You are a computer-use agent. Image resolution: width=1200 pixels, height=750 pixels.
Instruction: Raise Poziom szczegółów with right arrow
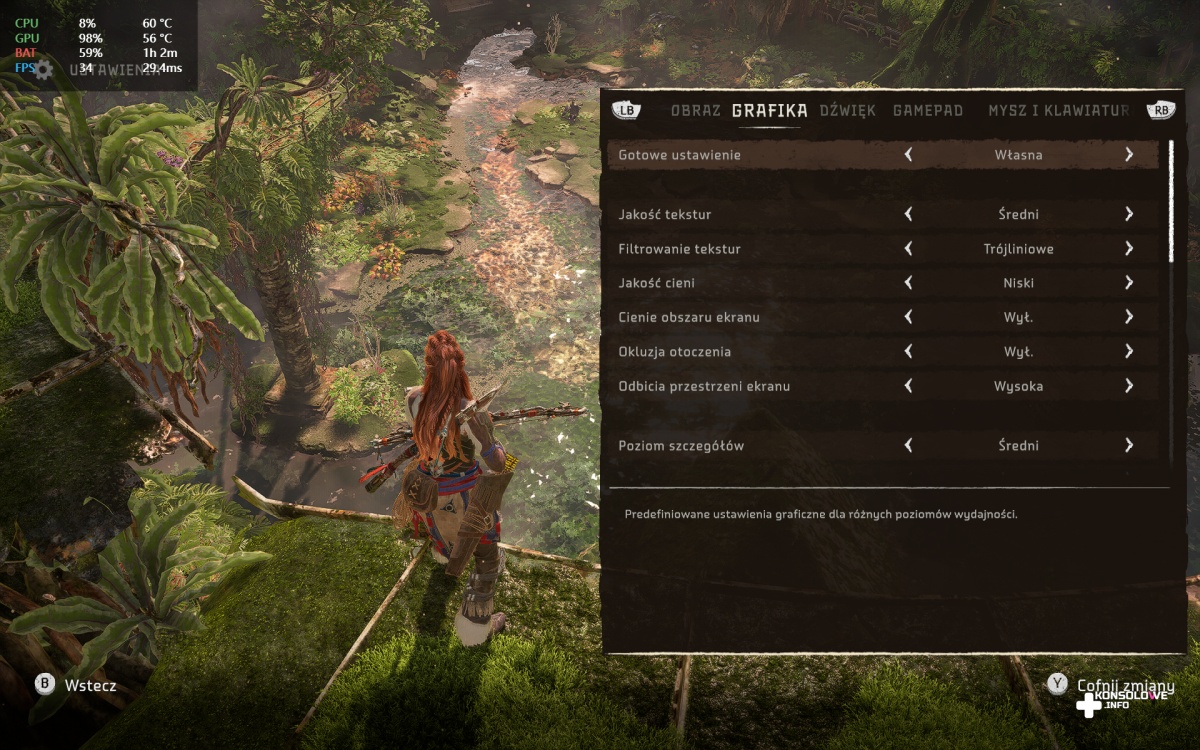point(1128,446)
